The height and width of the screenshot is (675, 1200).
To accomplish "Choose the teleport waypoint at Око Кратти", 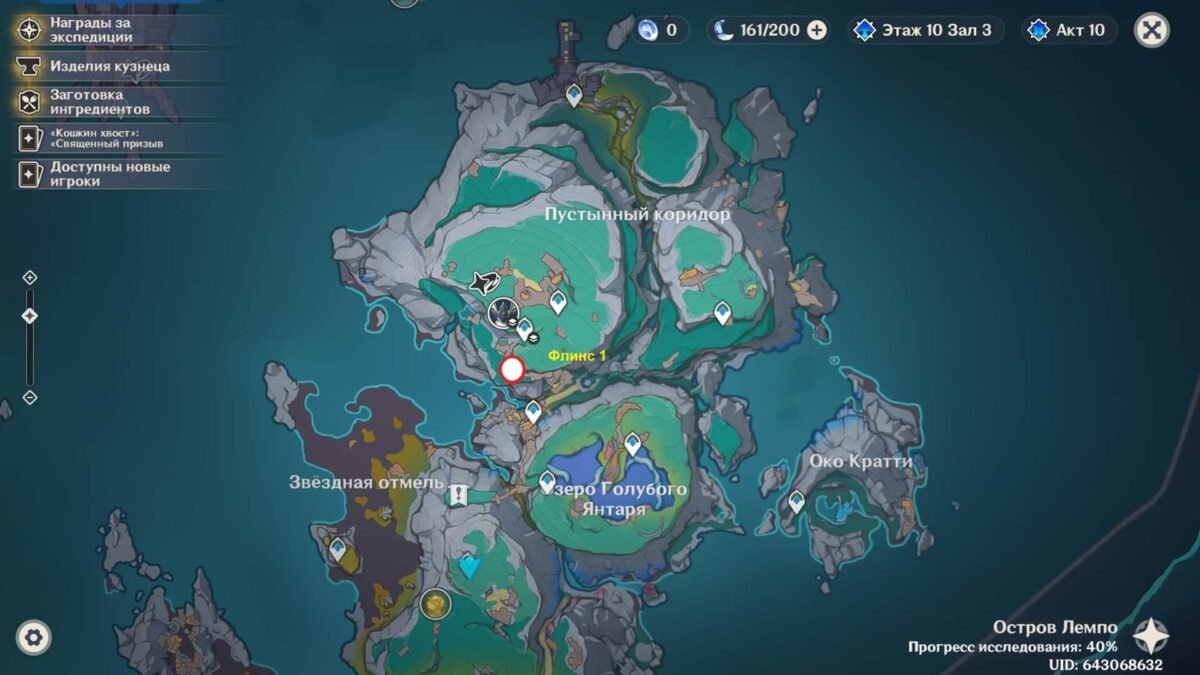I will pyautogui.click(x=796, y=501).
